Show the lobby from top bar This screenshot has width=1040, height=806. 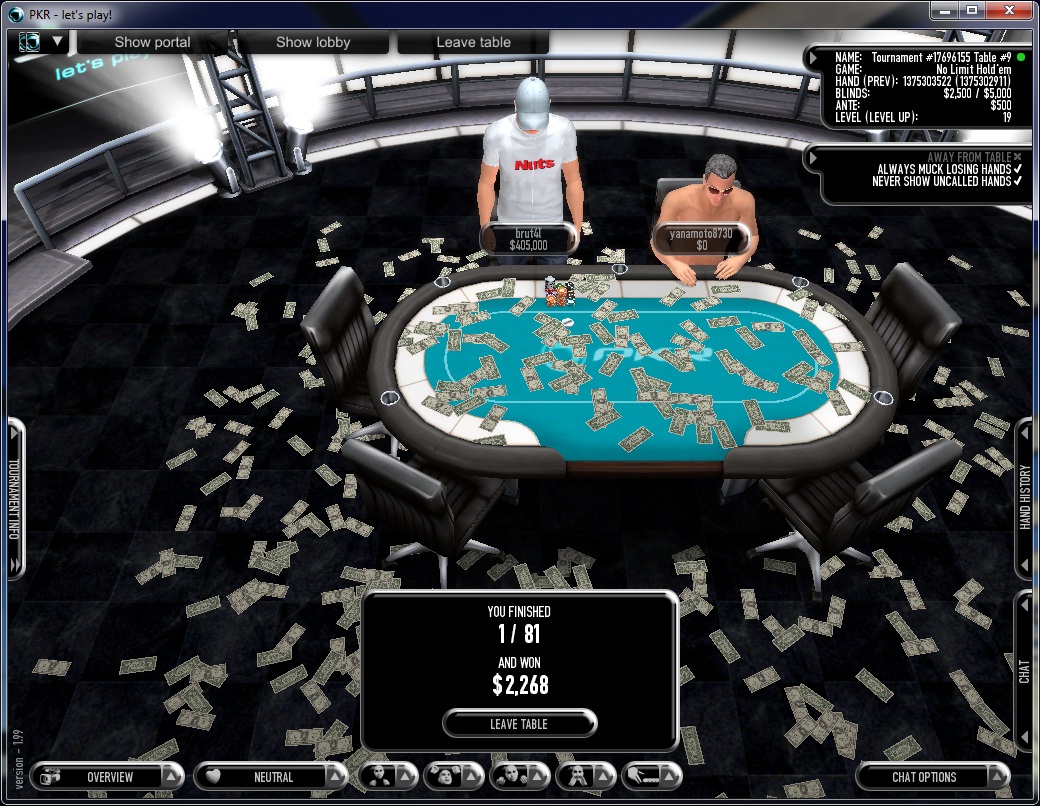pos(313,42)
